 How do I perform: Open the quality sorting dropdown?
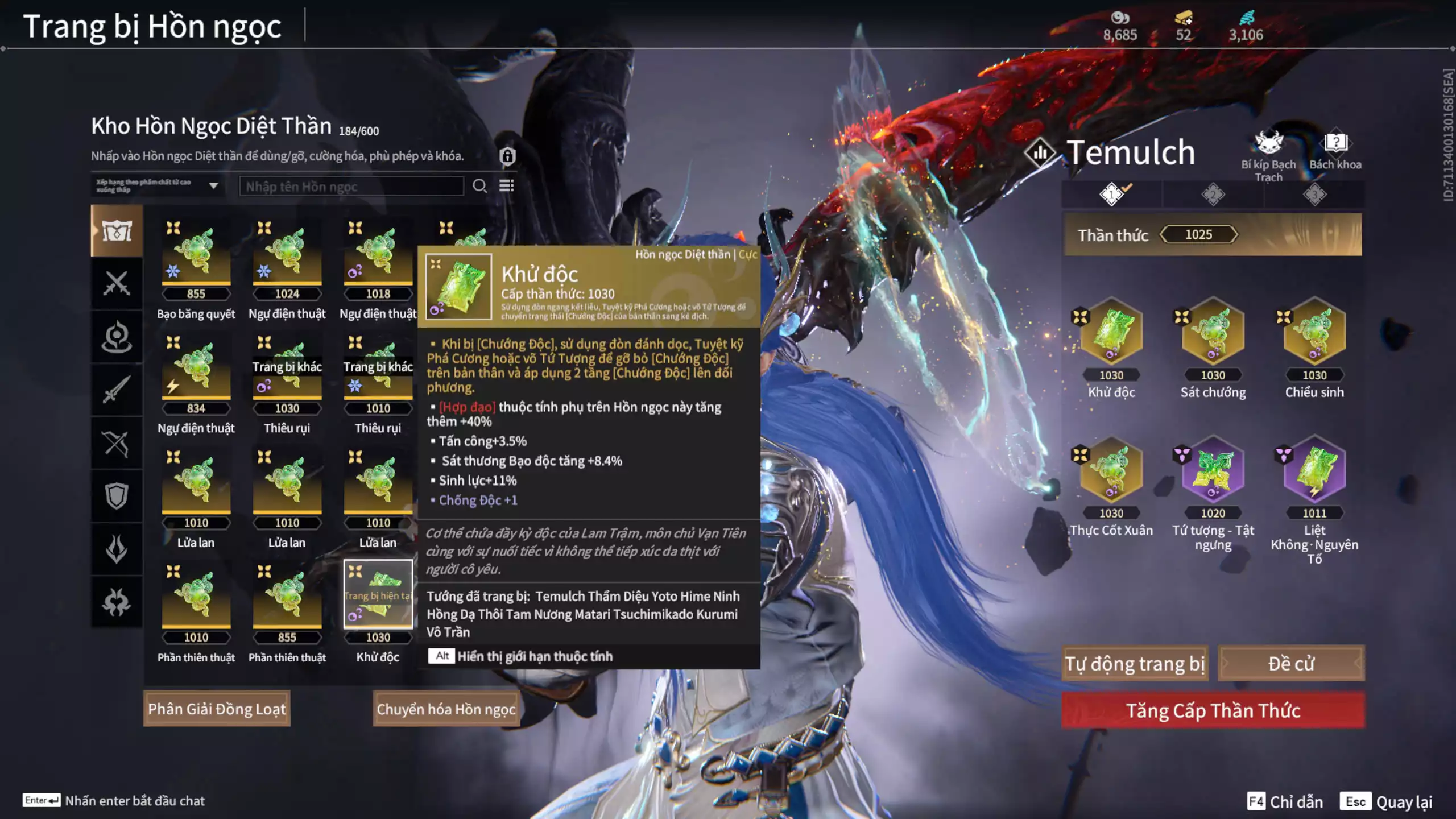click(x=158, y=186)
